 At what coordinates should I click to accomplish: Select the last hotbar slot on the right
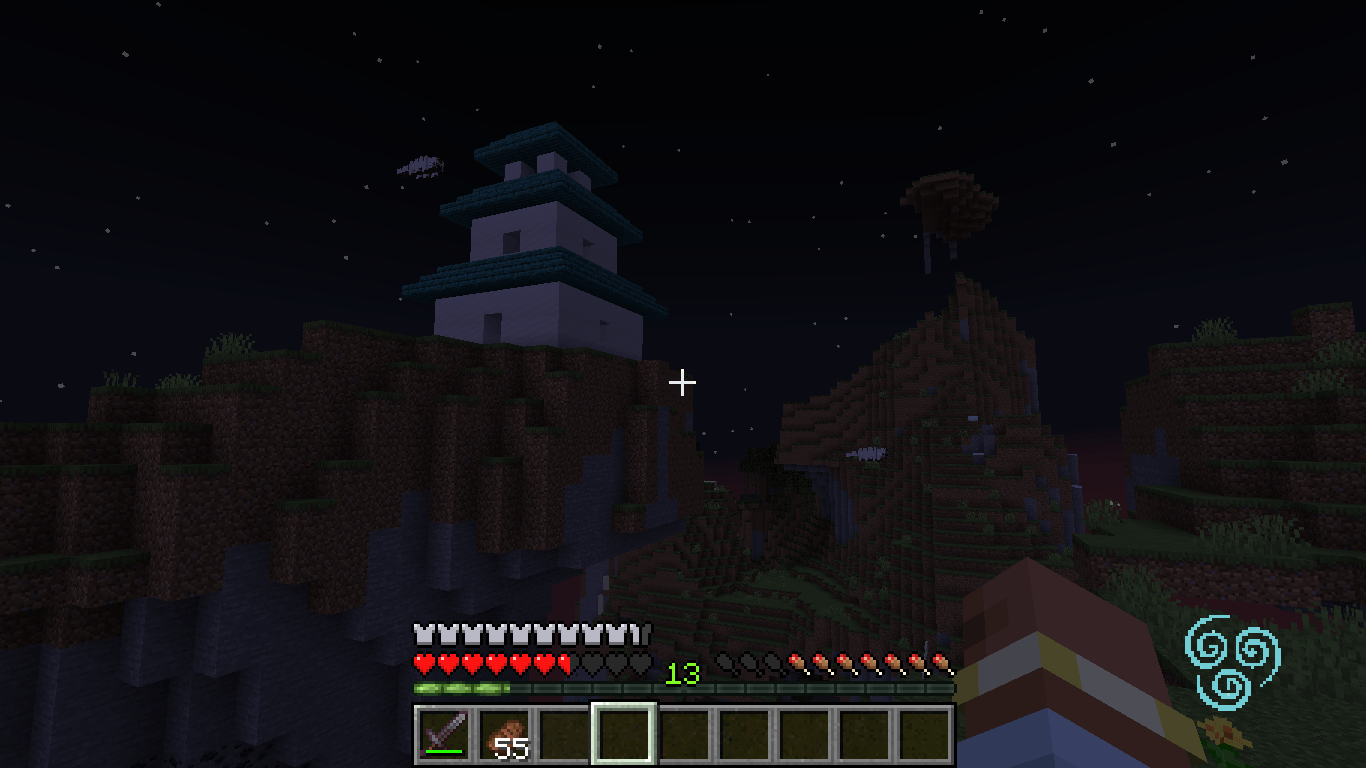click(925, 733)
